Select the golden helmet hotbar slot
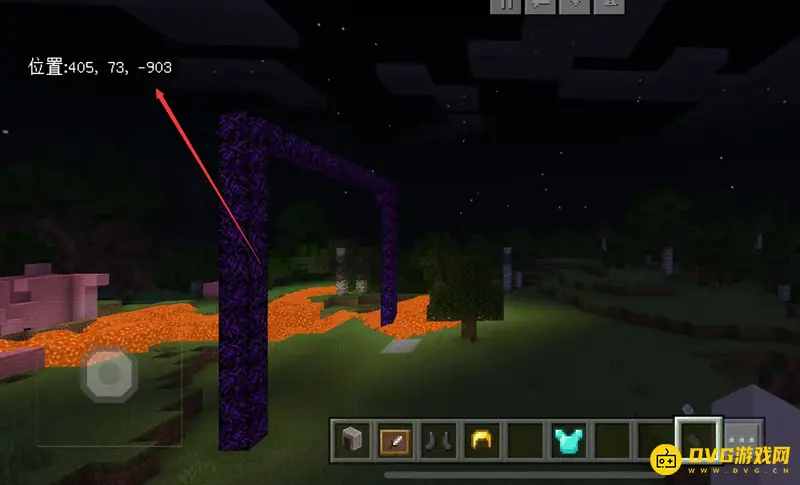The image size is (800, 485). click(481, 439)
